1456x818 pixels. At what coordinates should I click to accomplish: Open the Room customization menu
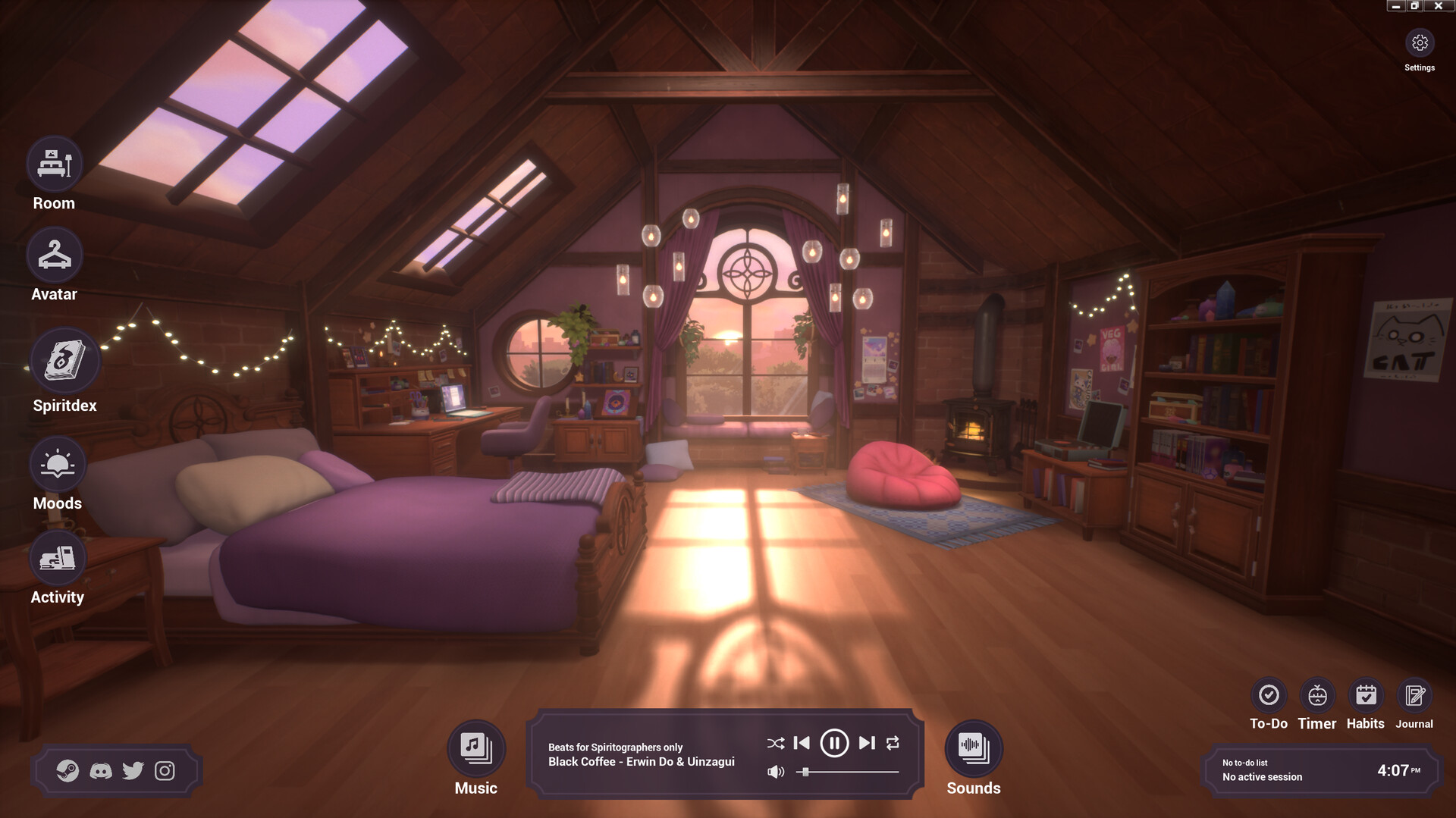click(53, 162)
